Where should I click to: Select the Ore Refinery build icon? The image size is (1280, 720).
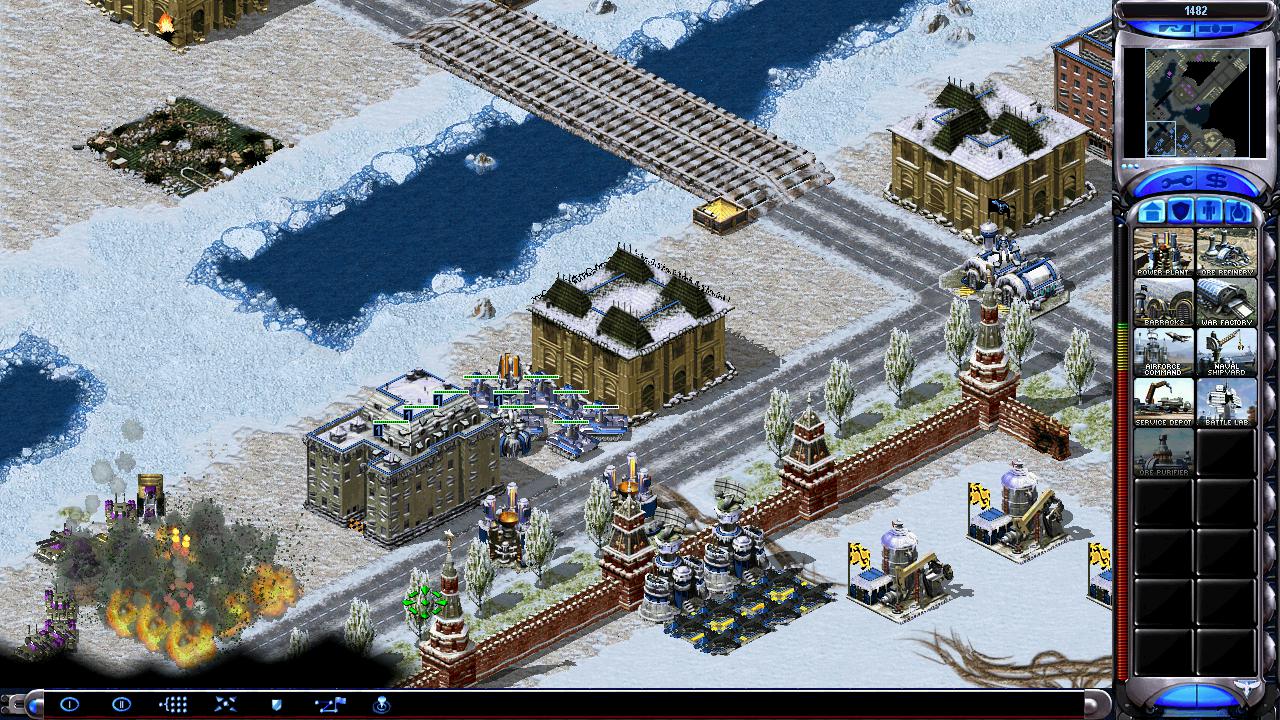pos(1226,251)
